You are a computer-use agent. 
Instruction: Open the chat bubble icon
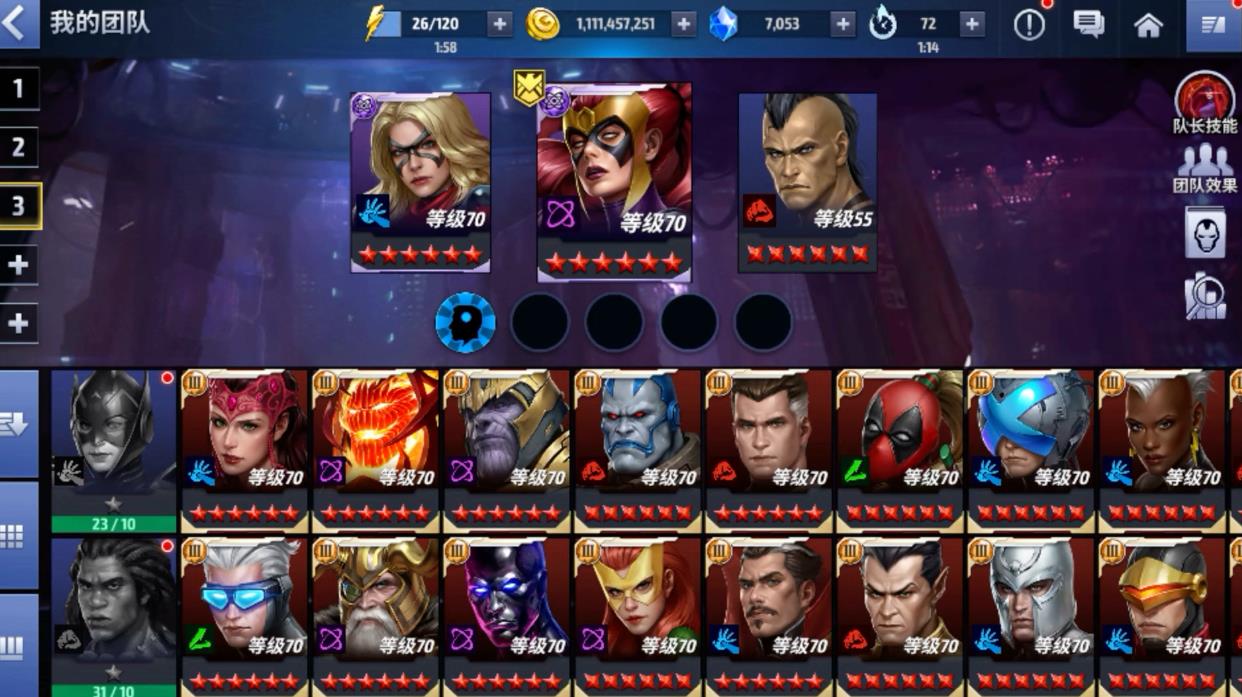tap(1088, 25)
